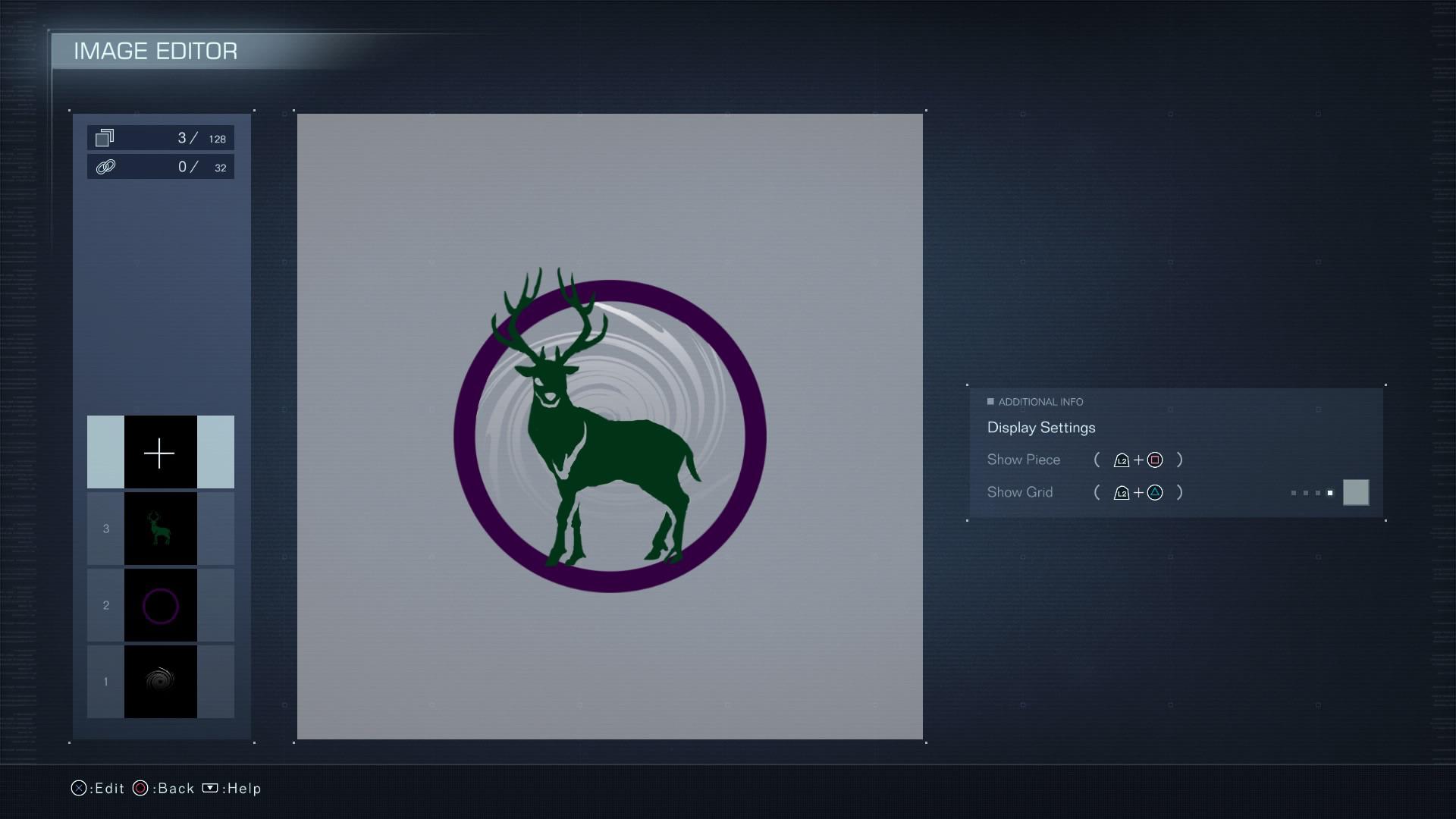Choose the purple ring layer thumbnail
This screenshot has height=819, width=1456.
(160, 606)
